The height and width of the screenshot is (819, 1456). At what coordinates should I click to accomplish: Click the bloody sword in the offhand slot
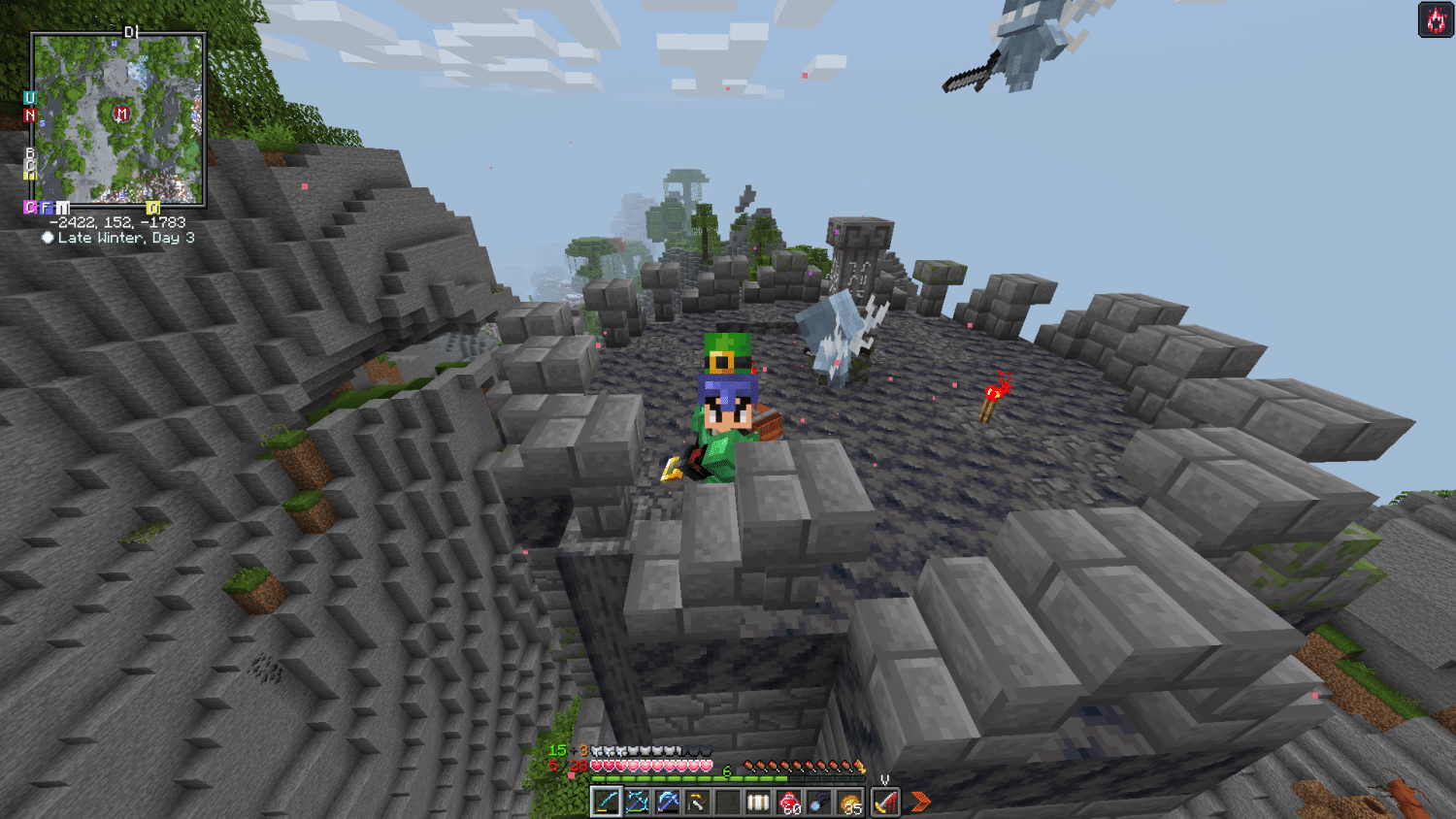pos(885,802)
